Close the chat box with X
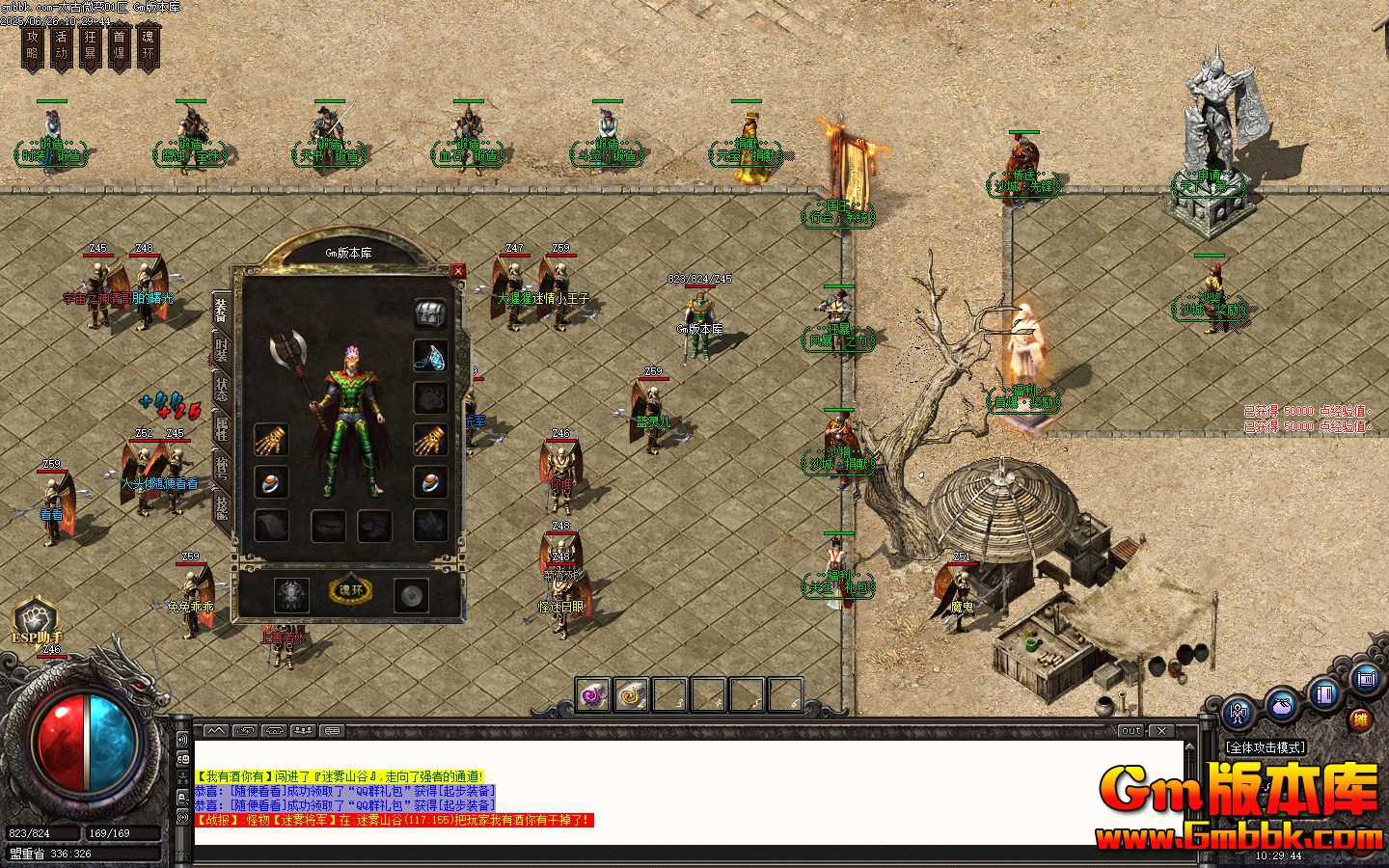 [1161, 731]
